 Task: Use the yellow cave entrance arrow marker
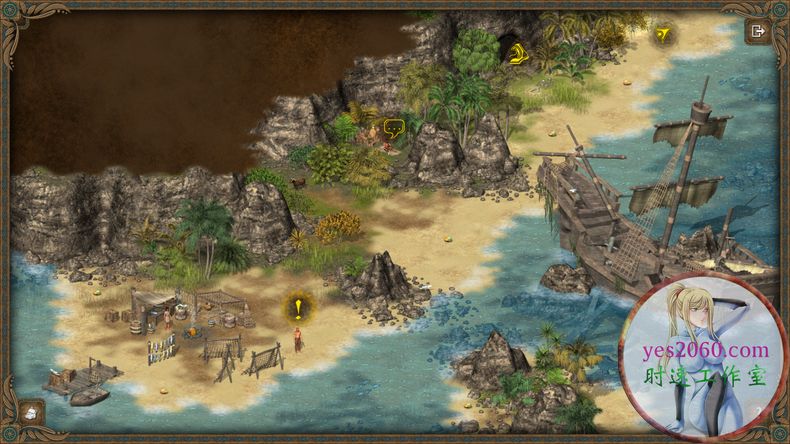(x=517, y=54)
